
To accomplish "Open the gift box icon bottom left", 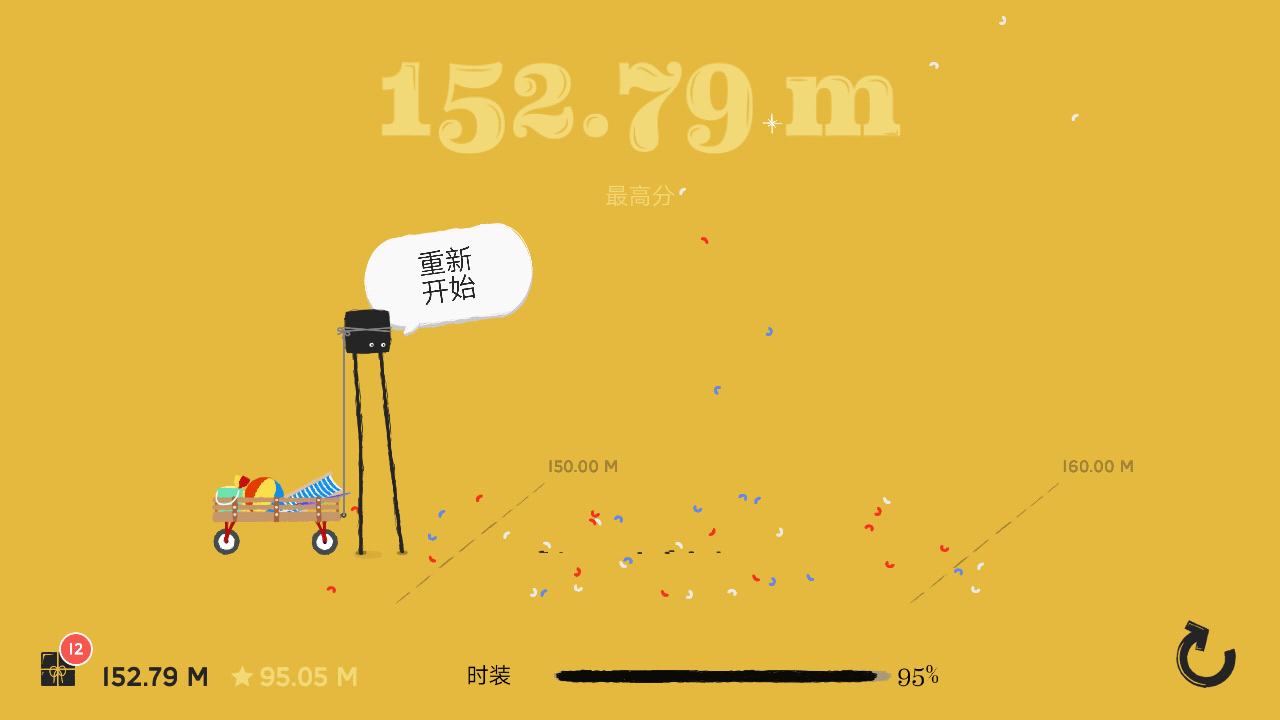I will (55, 670).
